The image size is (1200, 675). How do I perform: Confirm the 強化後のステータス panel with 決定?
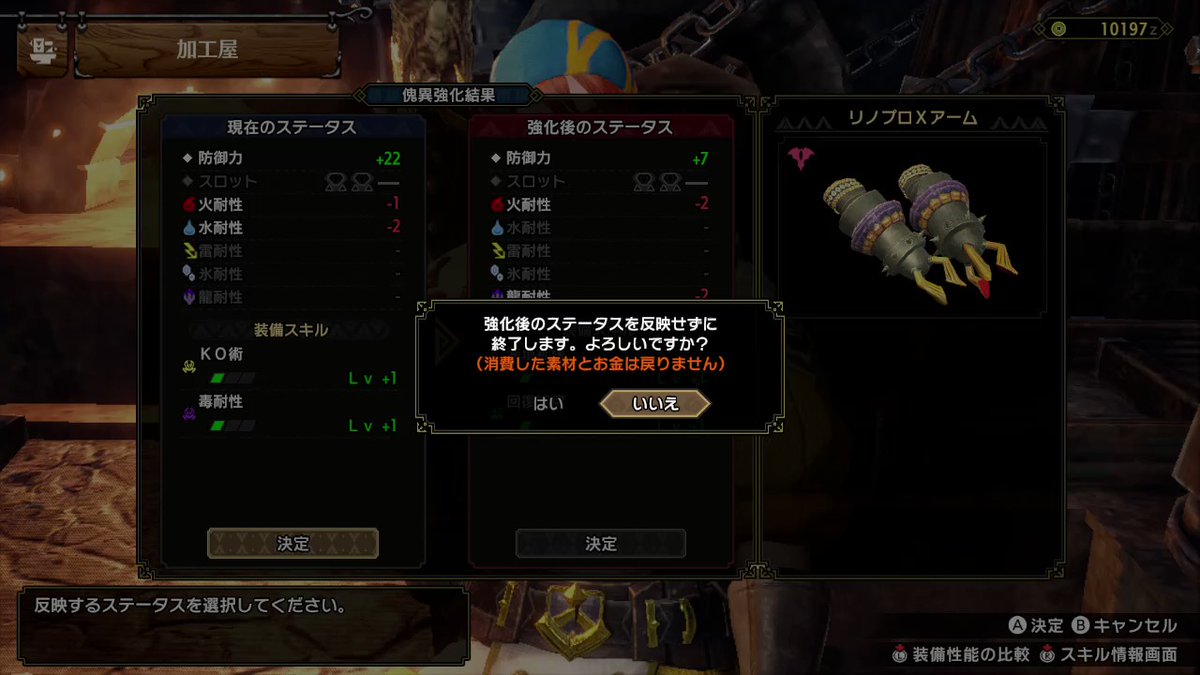point(601,544)
